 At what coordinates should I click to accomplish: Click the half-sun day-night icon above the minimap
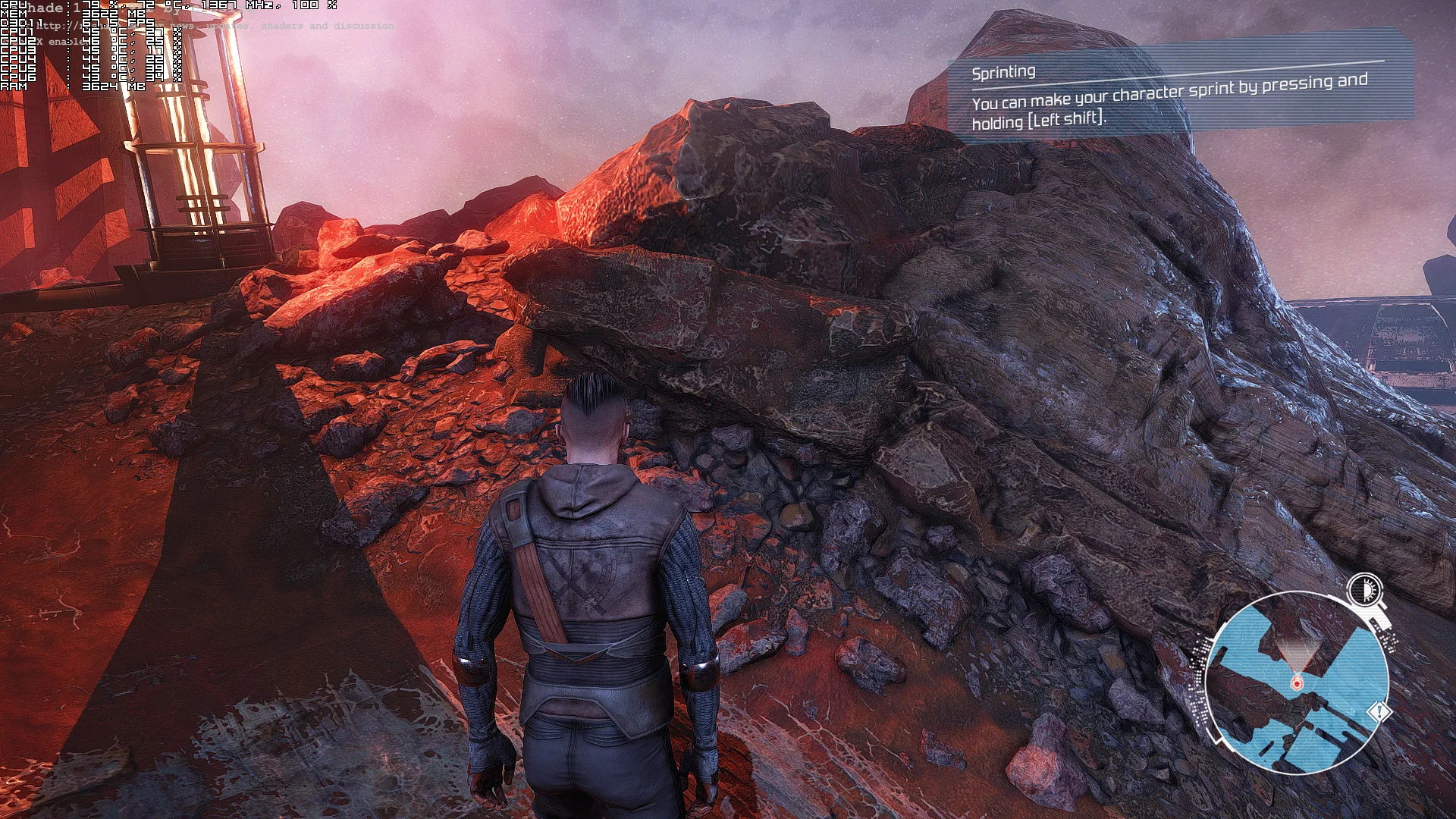click(x=1366, y=589)
